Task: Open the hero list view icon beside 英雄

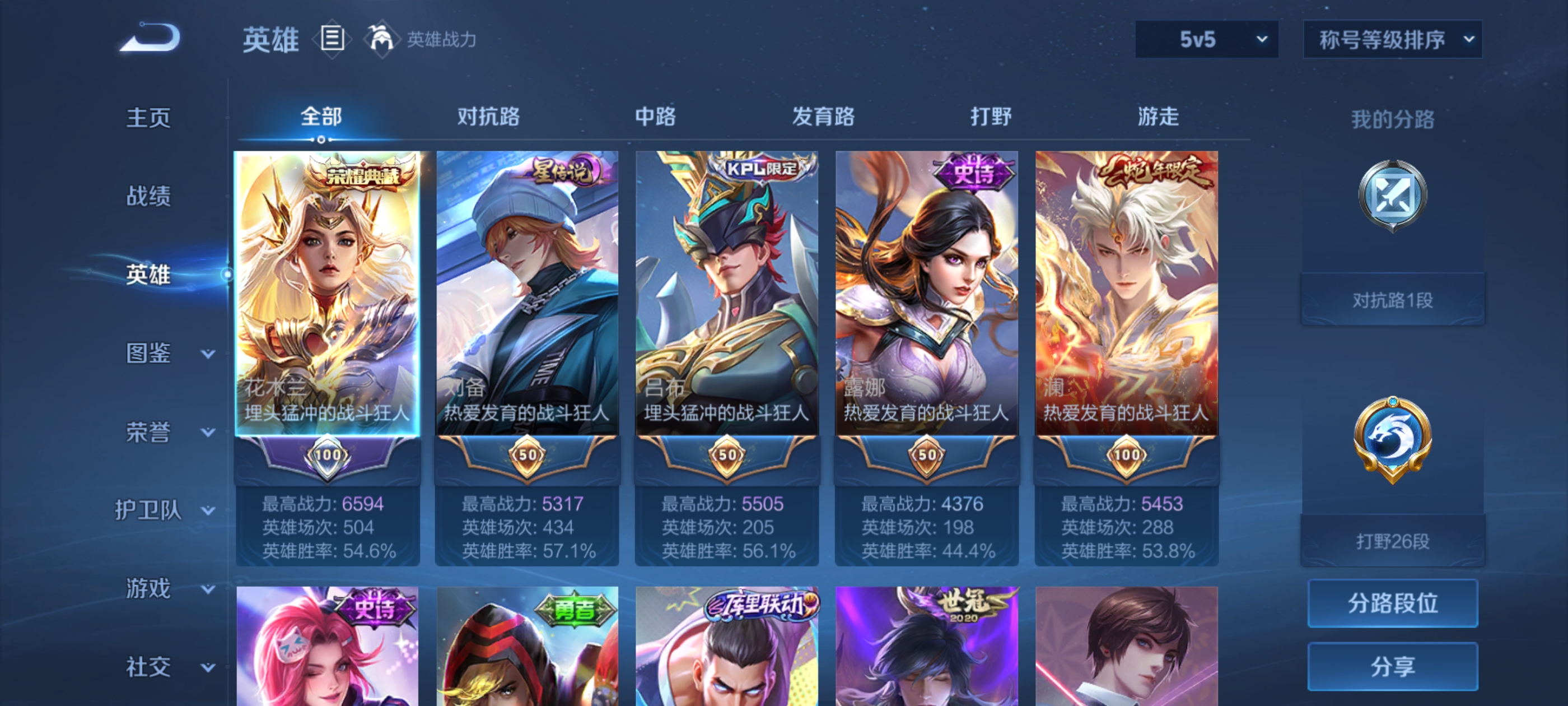Action: [332, 38]
